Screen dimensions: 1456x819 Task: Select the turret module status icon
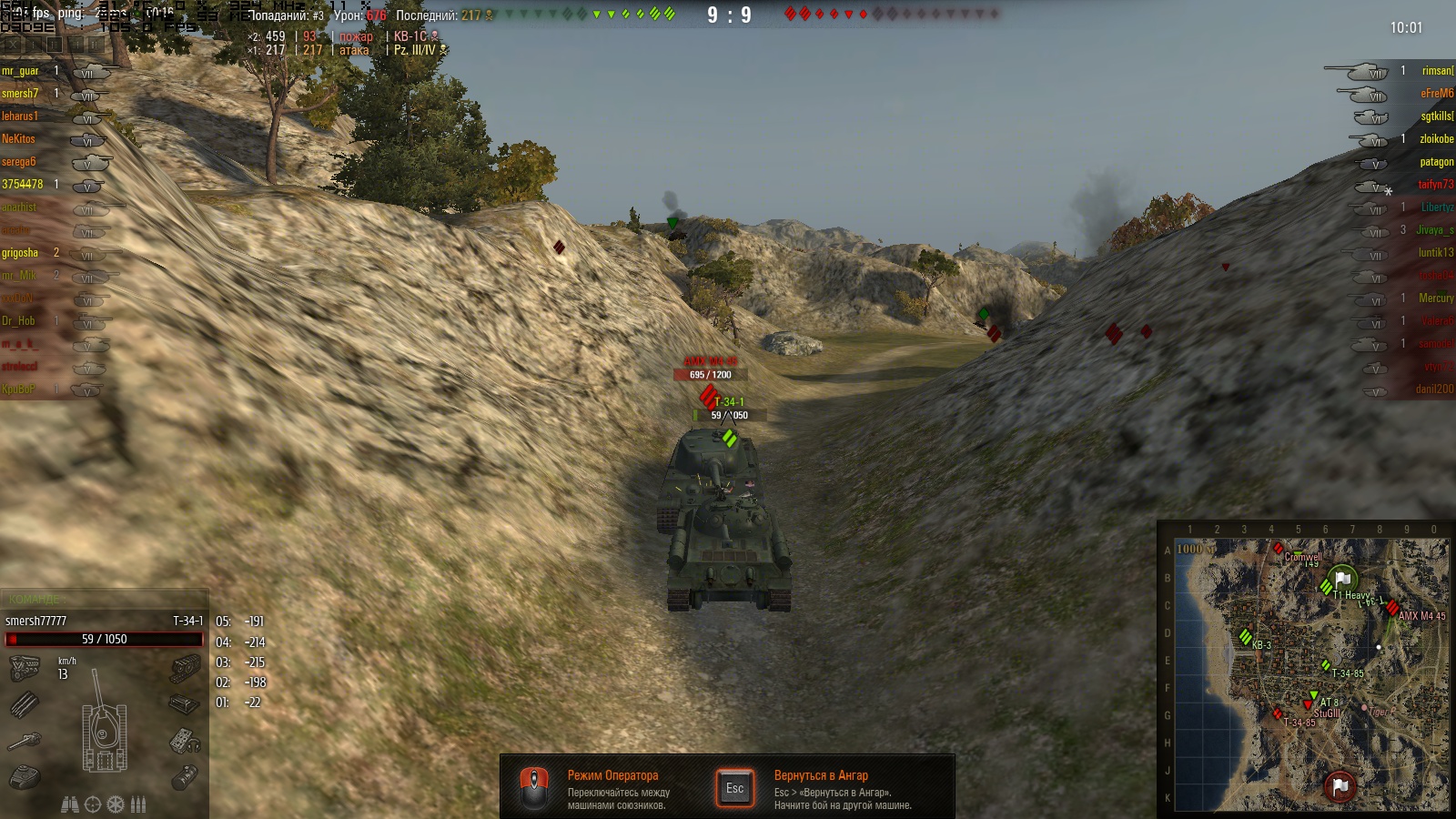[25, 777]
